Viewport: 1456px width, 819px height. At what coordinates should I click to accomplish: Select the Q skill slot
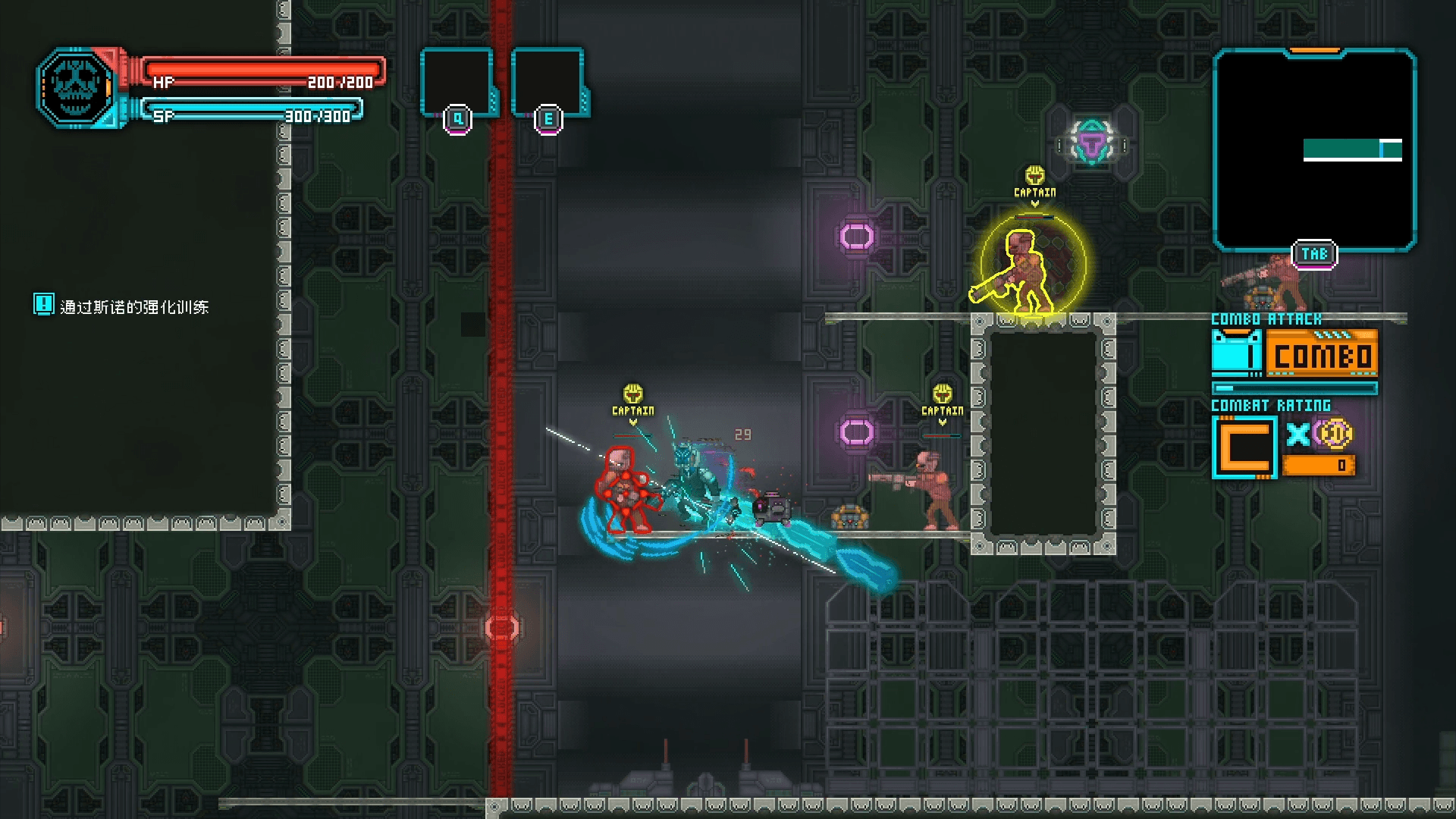(457, 83)
